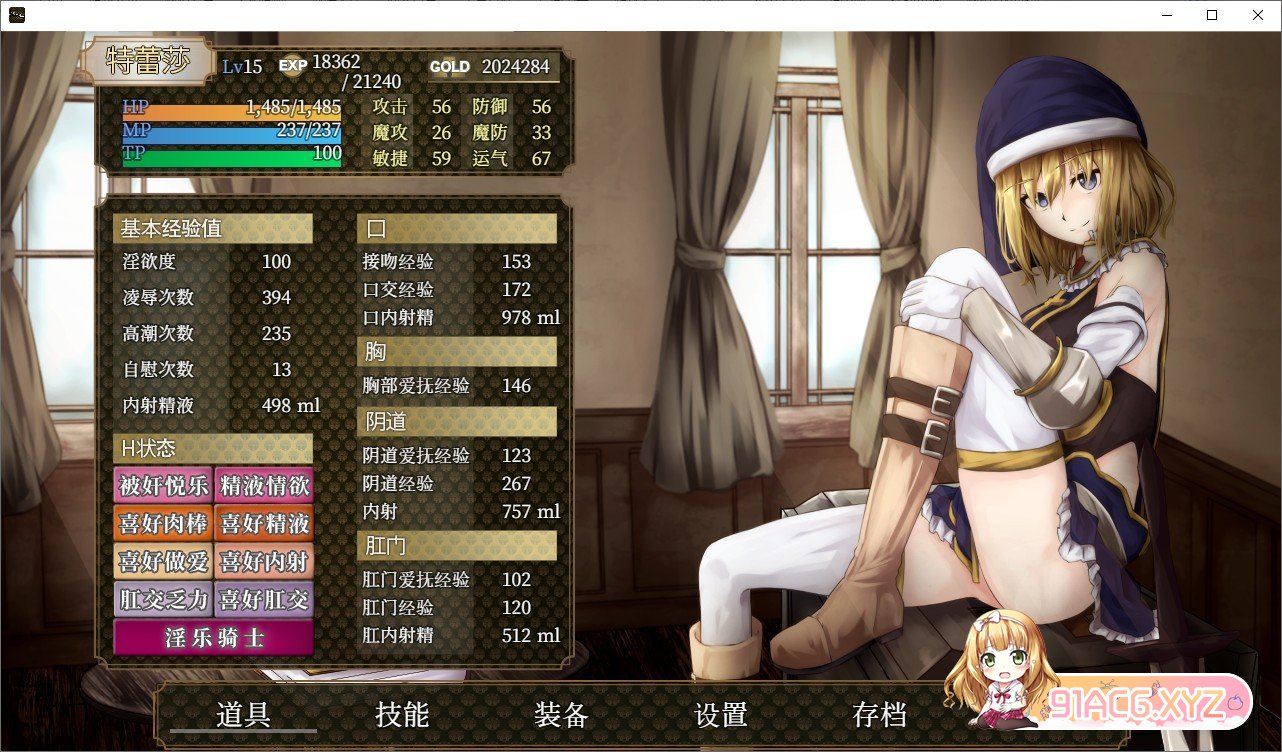
Task: Click the 喜好做爱 status badge
Action: coord(163,562)
